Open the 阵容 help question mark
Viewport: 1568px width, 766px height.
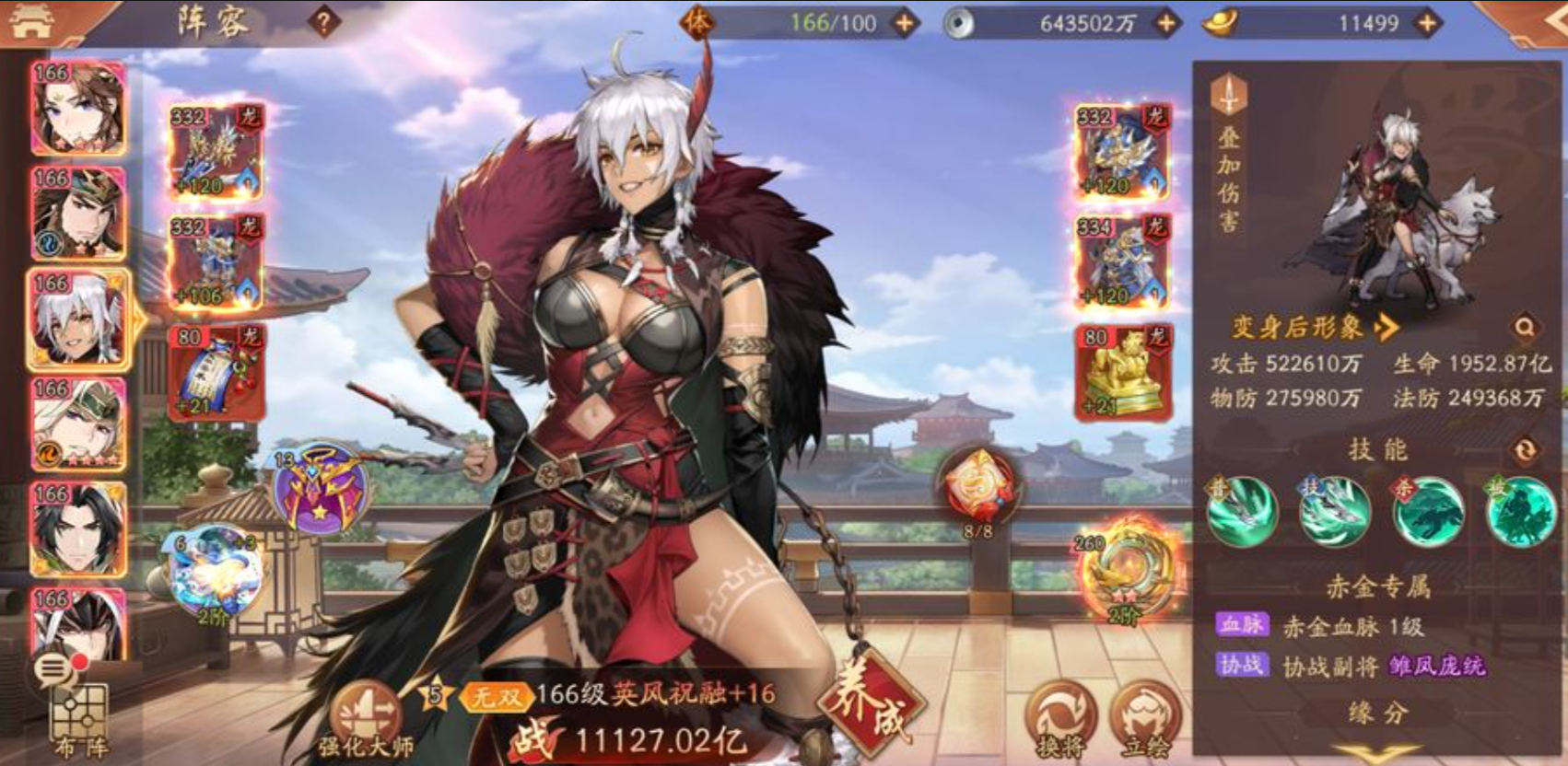323,22
